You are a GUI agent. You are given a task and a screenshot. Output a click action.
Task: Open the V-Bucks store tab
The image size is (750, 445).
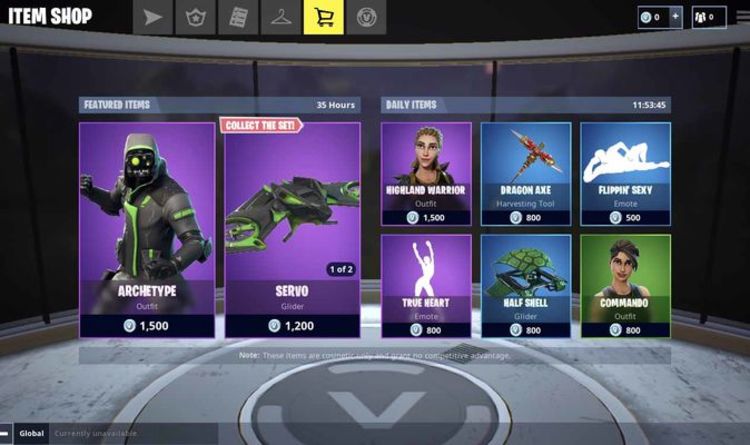click(x=366, y=17)
